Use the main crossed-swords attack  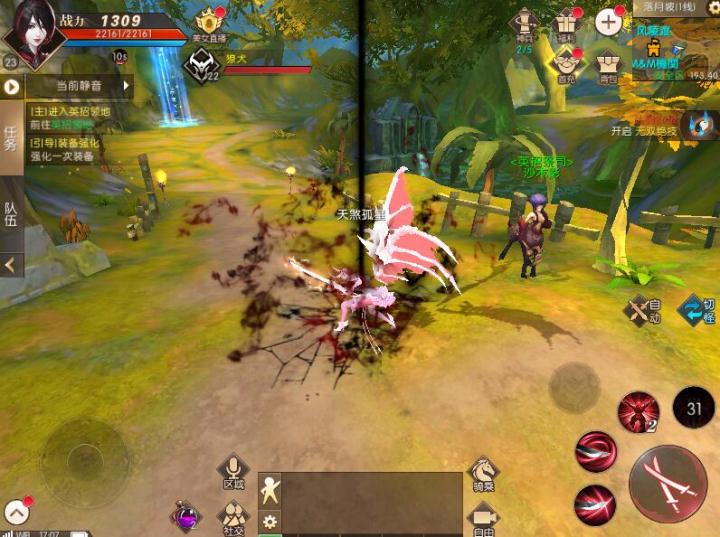[668, 483]
